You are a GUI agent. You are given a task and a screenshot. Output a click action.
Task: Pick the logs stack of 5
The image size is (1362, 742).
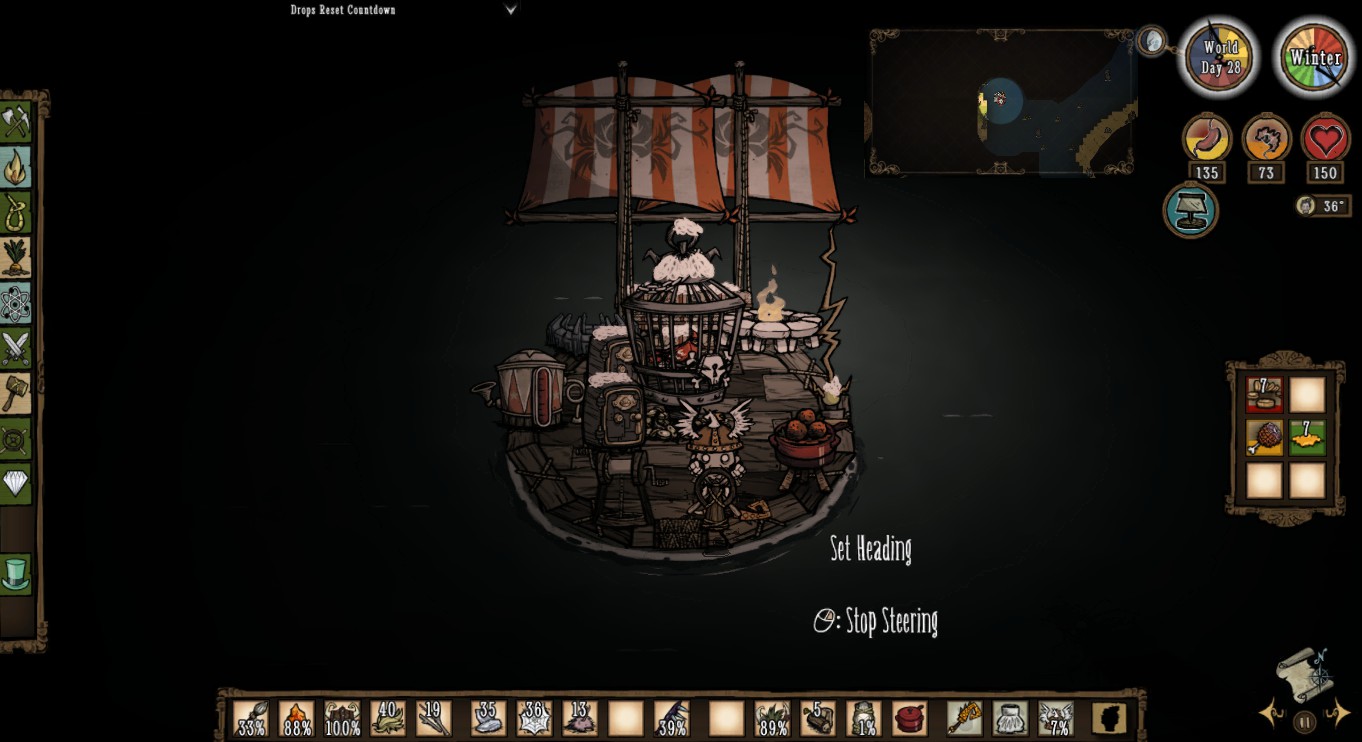coord(817,718)
